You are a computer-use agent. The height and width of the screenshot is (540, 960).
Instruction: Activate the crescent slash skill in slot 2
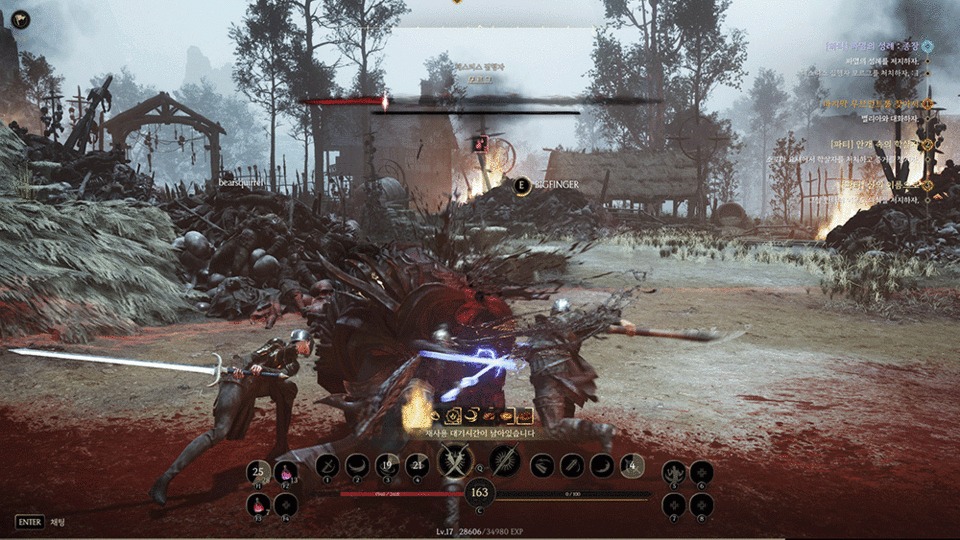357,465
